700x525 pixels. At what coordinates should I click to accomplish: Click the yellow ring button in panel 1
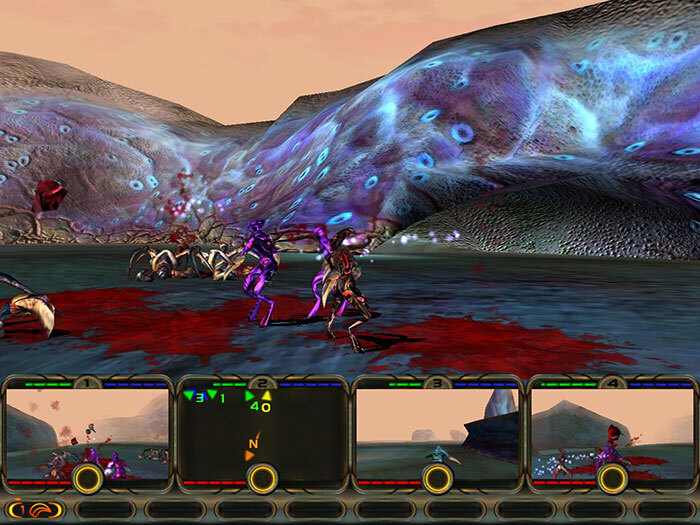[87, 479]
